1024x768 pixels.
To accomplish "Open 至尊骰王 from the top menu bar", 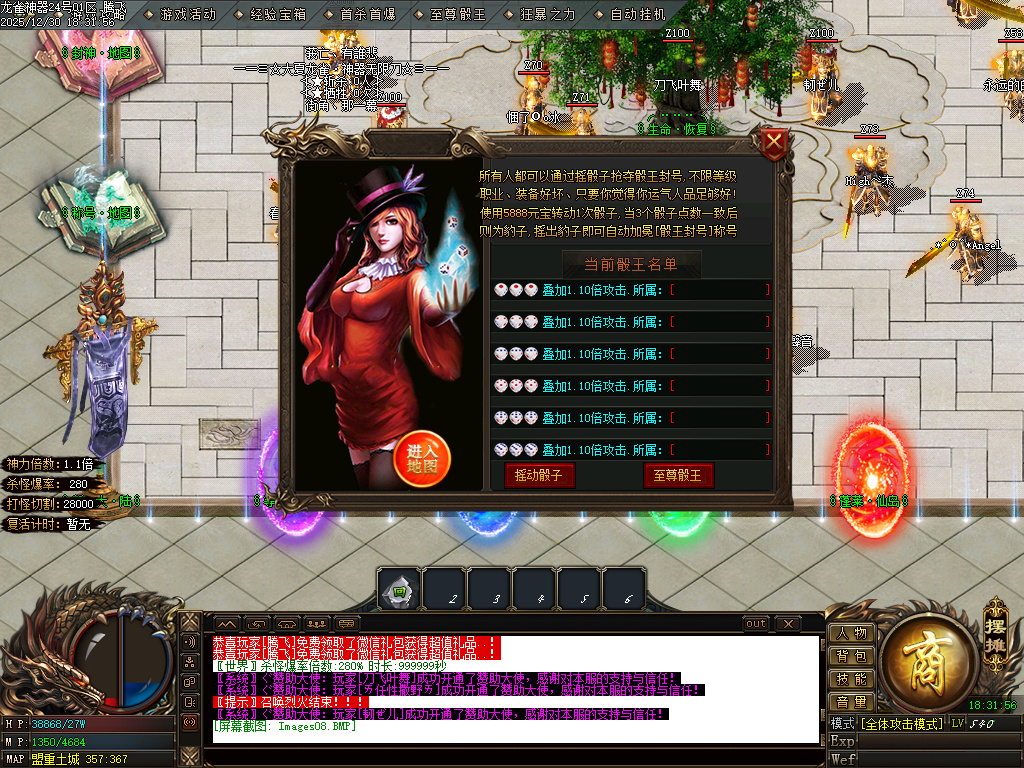I will coord(458,15).
